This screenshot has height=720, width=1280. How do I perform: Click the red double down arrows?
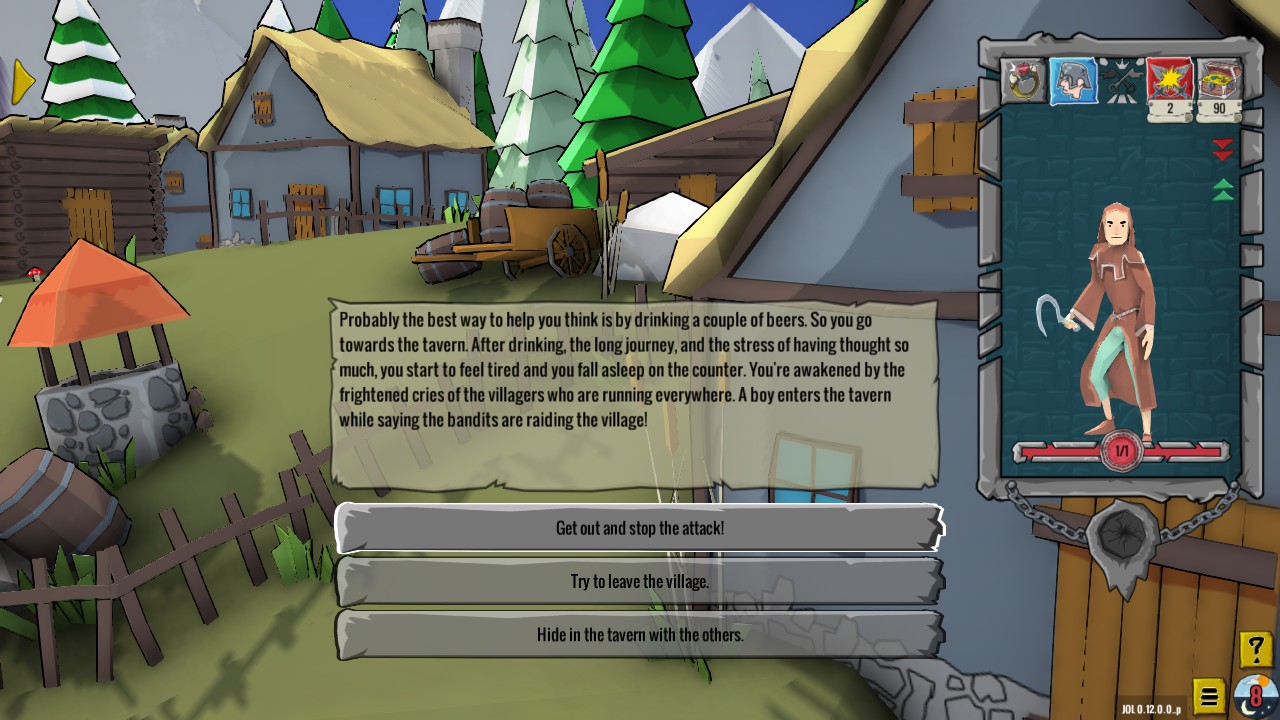pos(1222,150)
